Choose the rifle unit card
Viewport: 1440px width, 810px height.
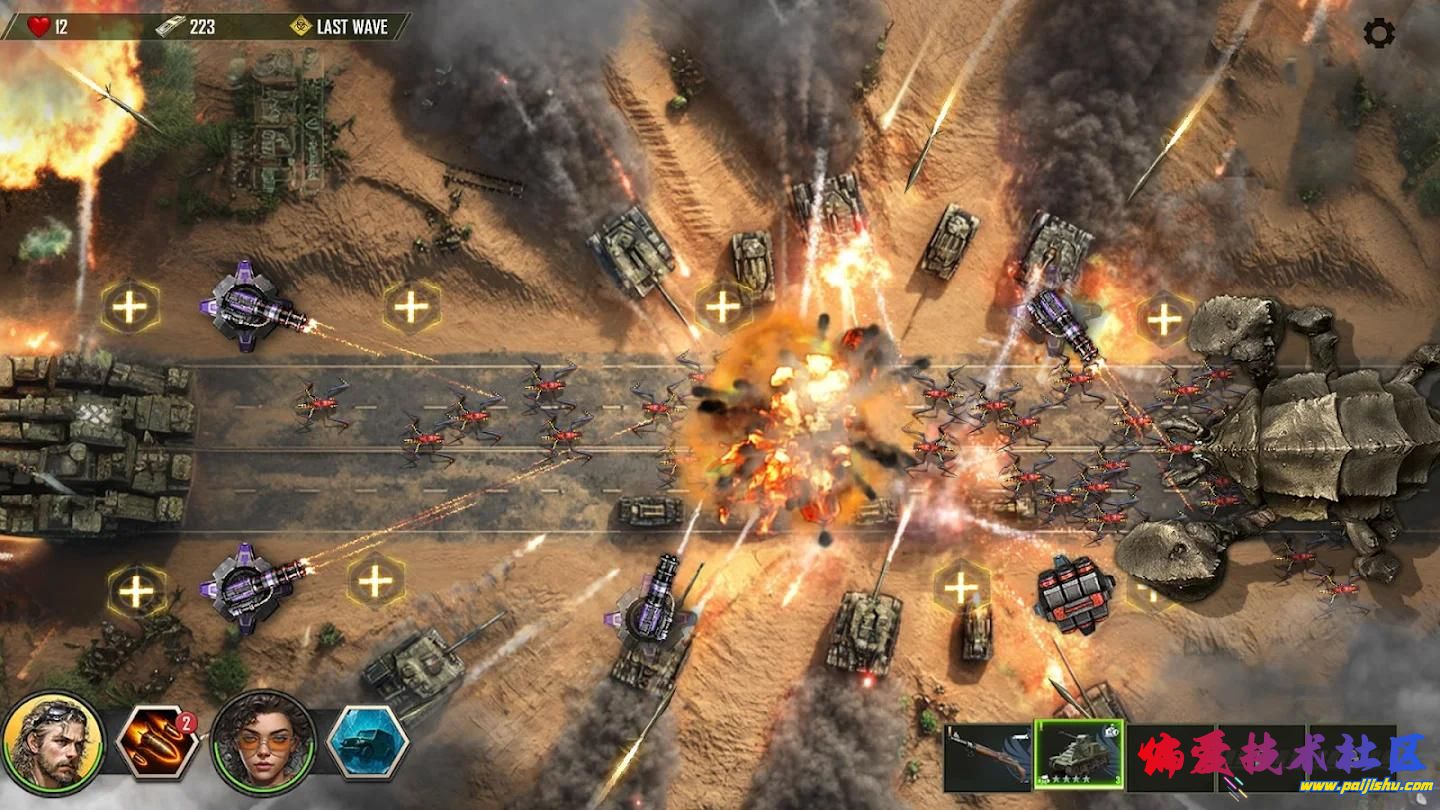(987, 757)
